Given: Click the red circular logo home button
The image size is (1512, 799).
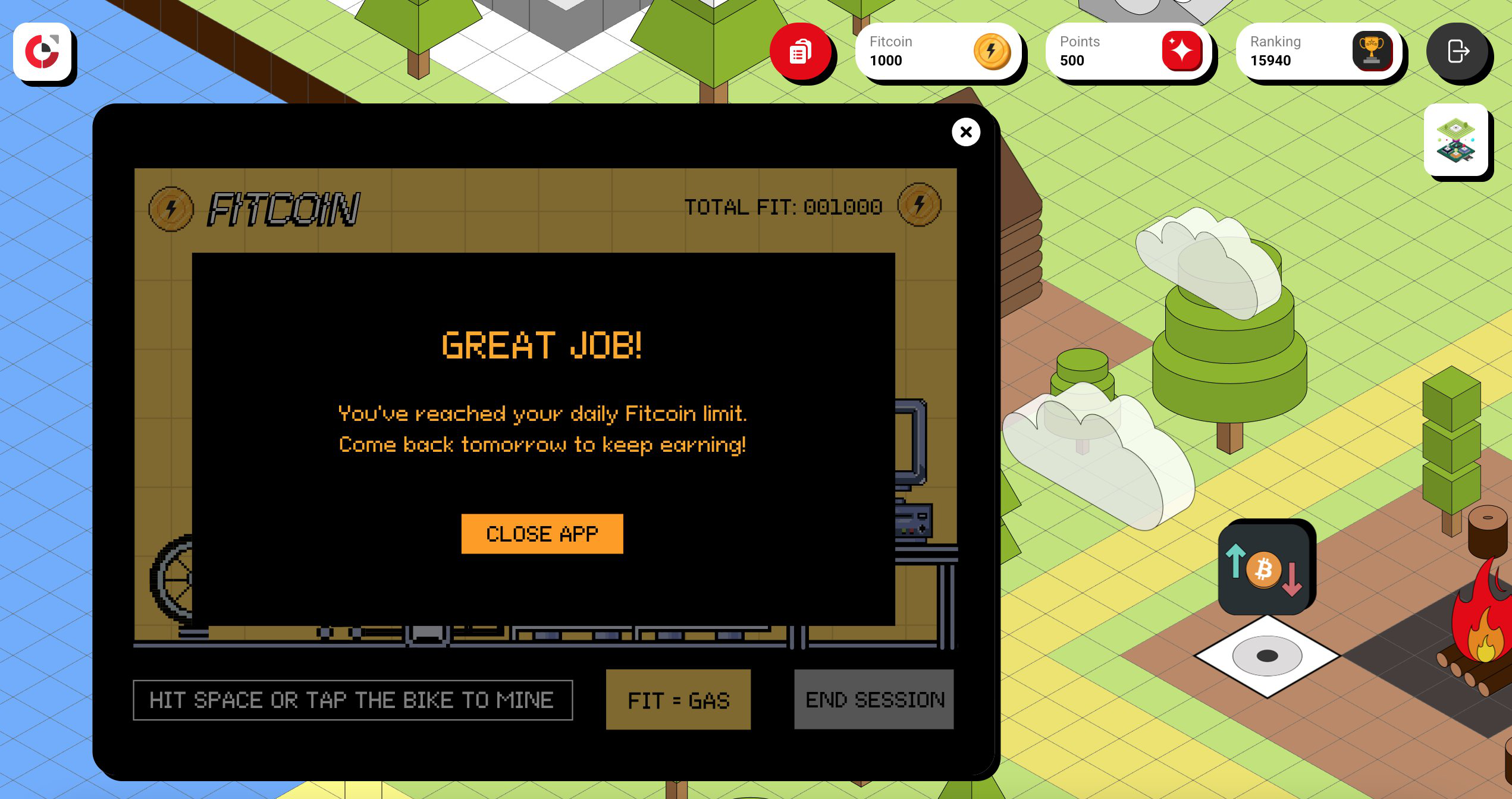Looking at the screenshot, I should (42, 52).
